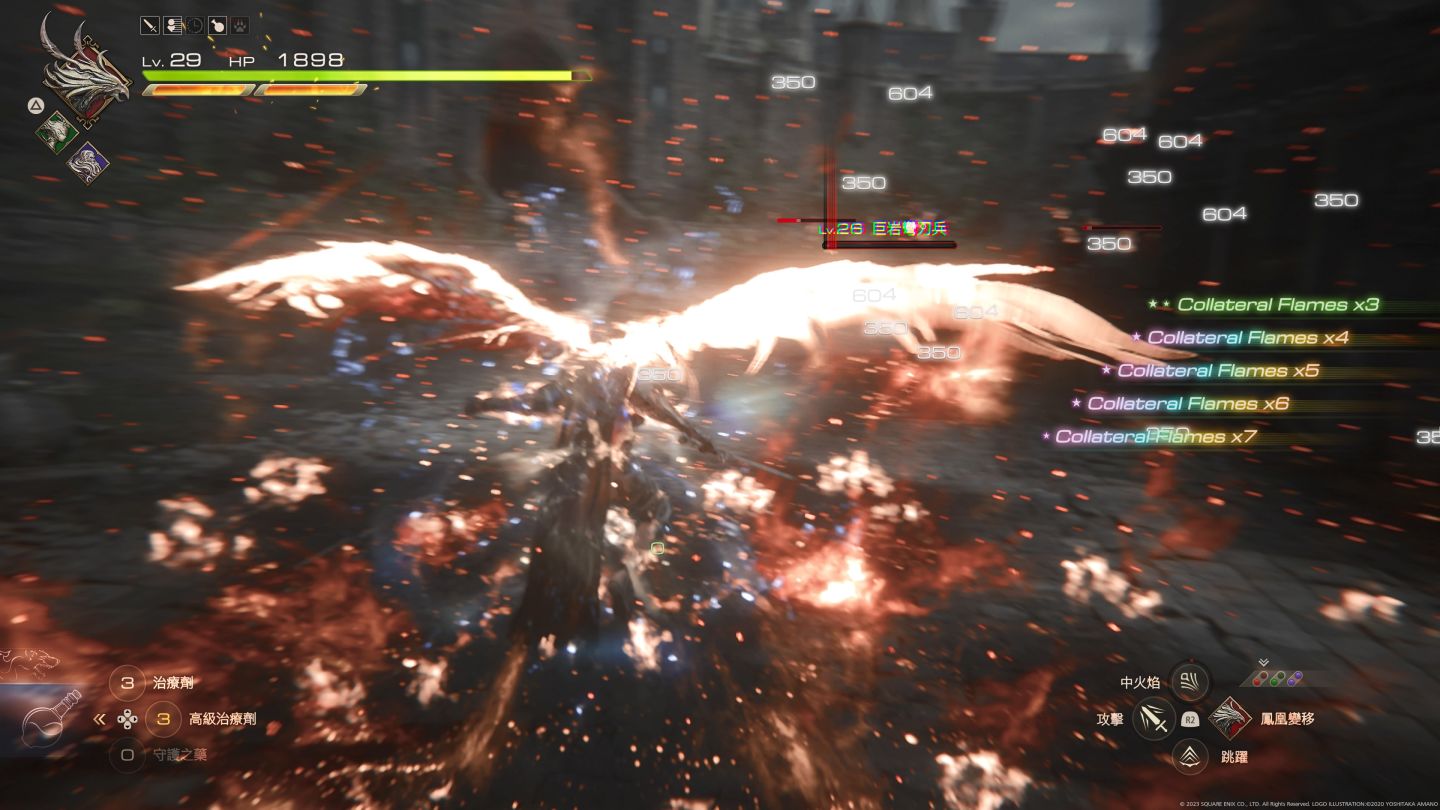Screen dimensions: 1440x810
Task: Click the sword buff status icon
Action: (149, 27)
